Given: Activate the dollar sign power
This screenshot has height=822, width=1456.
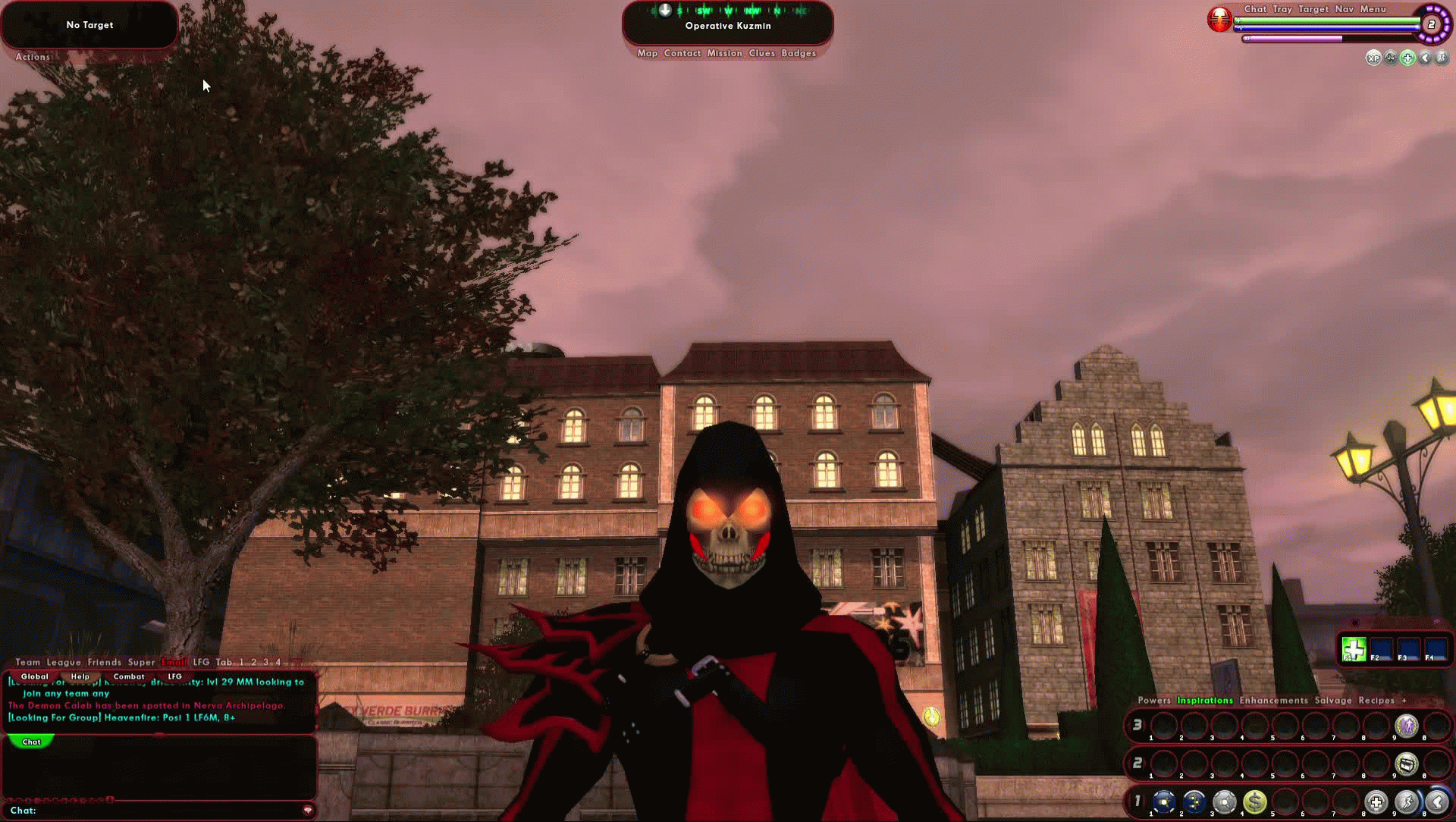Looking at the screenshot, I should (x=1255, y=802).
